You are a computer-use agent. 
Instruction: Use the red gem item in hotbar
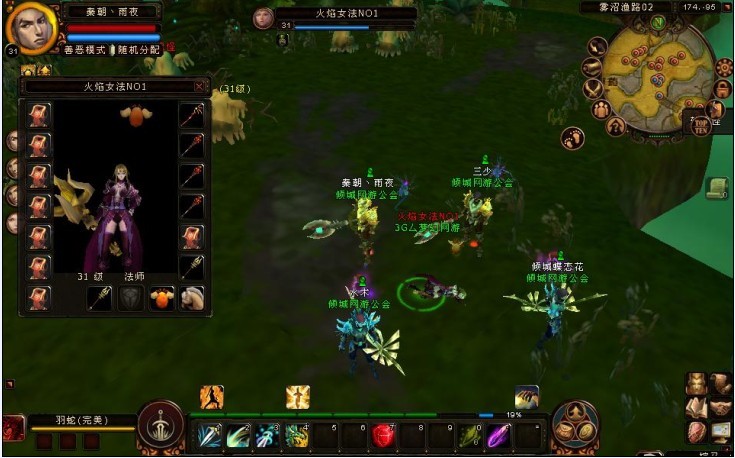(384, 435)
